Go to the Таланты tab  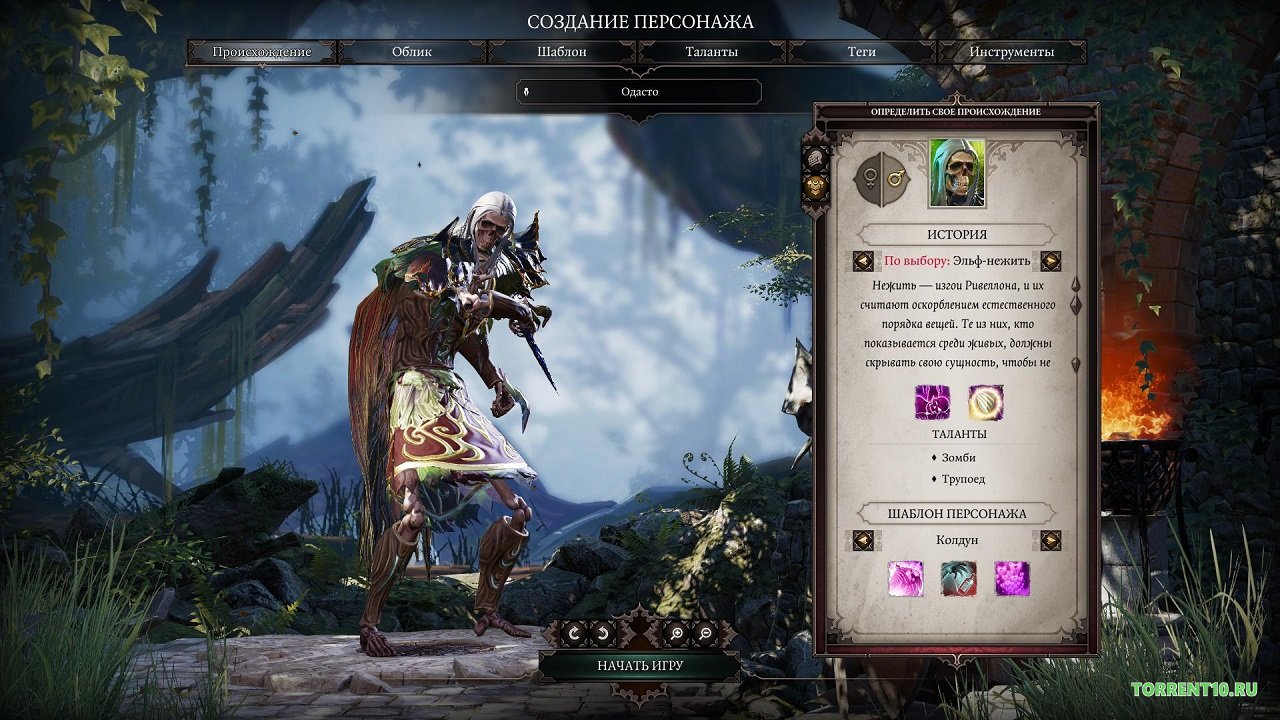pos(711,52)
